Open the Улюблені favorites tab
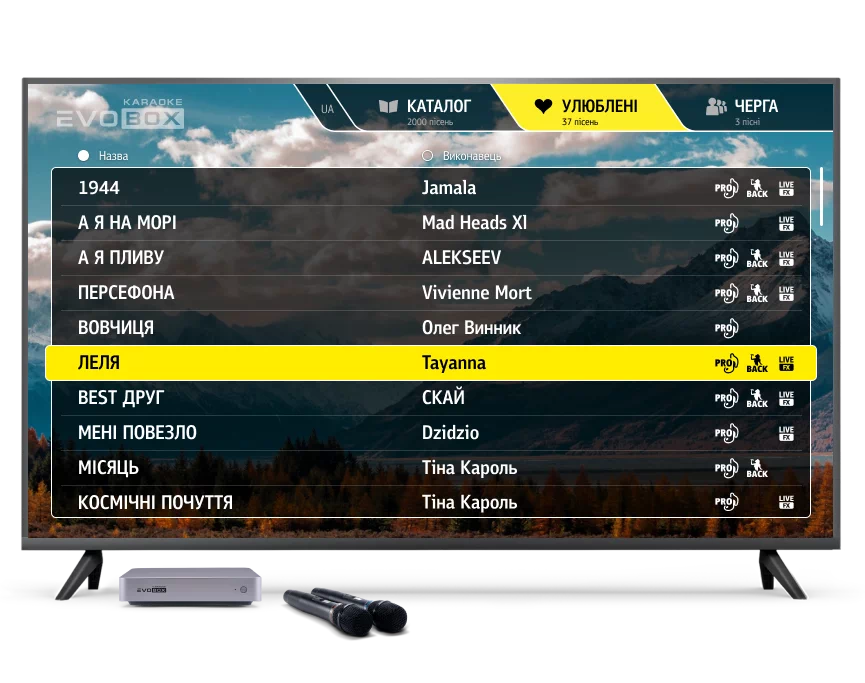This screenshot has width=865, height=683. (586, 108)
